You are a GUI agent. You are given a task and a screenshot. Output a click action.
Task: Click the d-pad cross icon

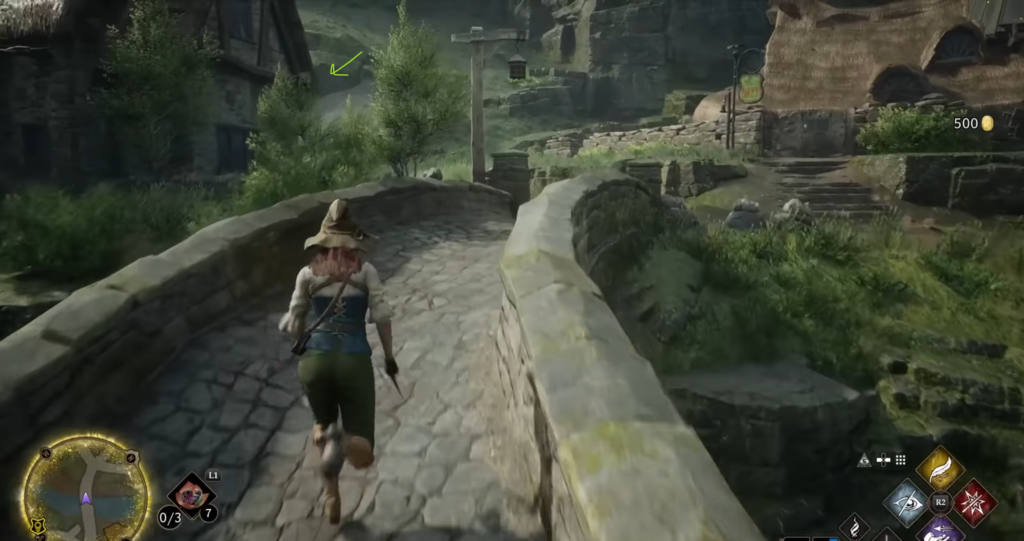[882, 460]
